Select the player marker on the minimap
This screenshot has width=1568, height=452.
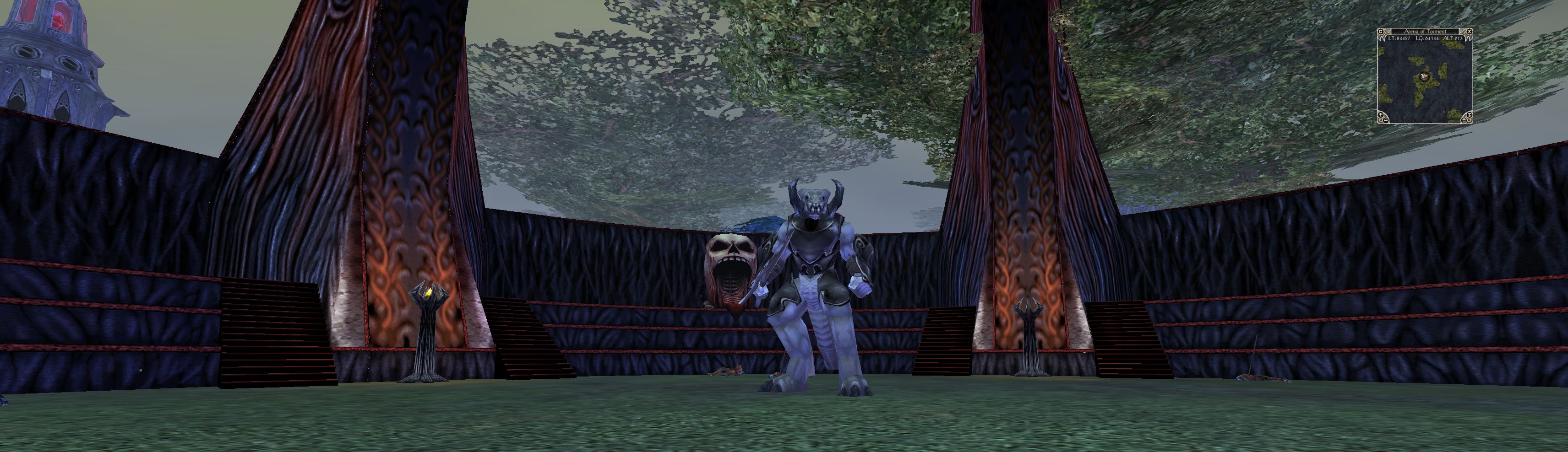[1425, 77]
